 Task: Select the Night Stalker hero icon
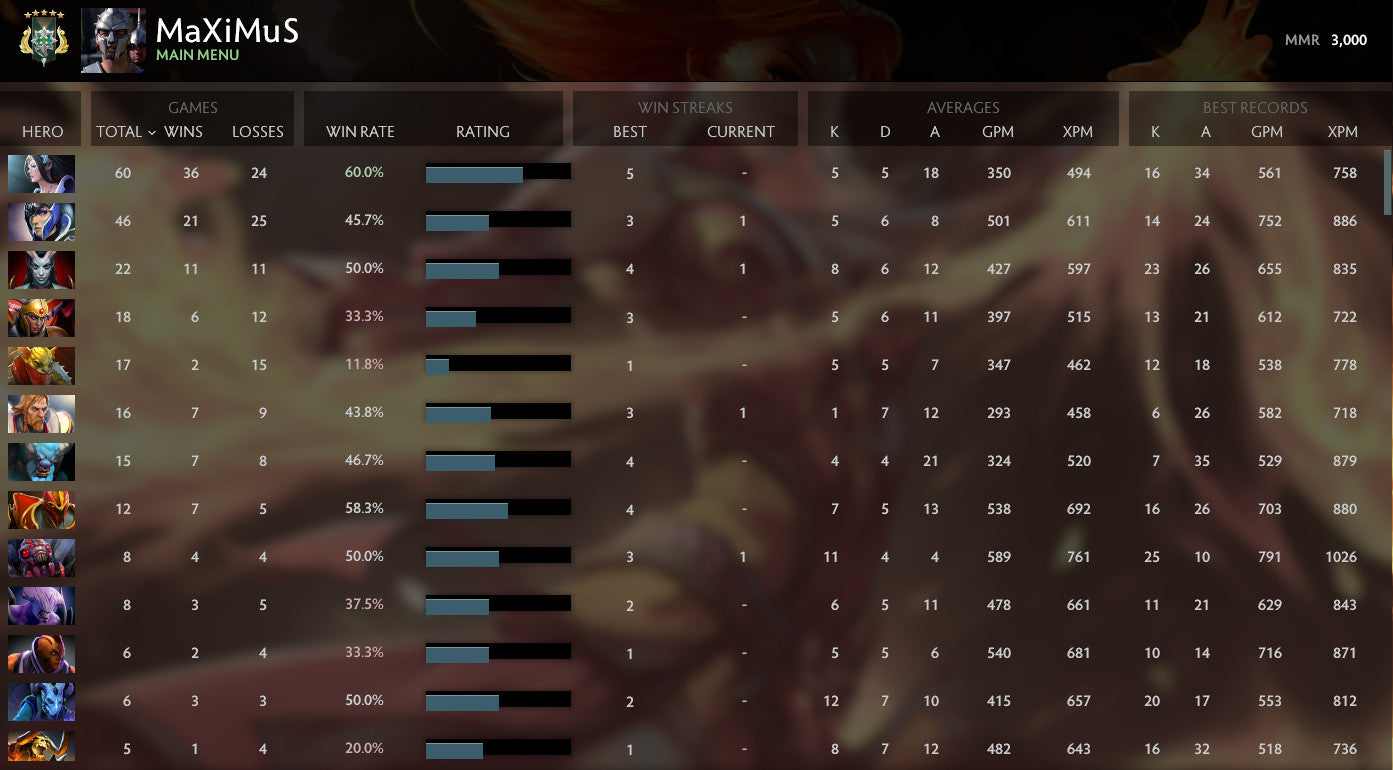pos(41,461)
